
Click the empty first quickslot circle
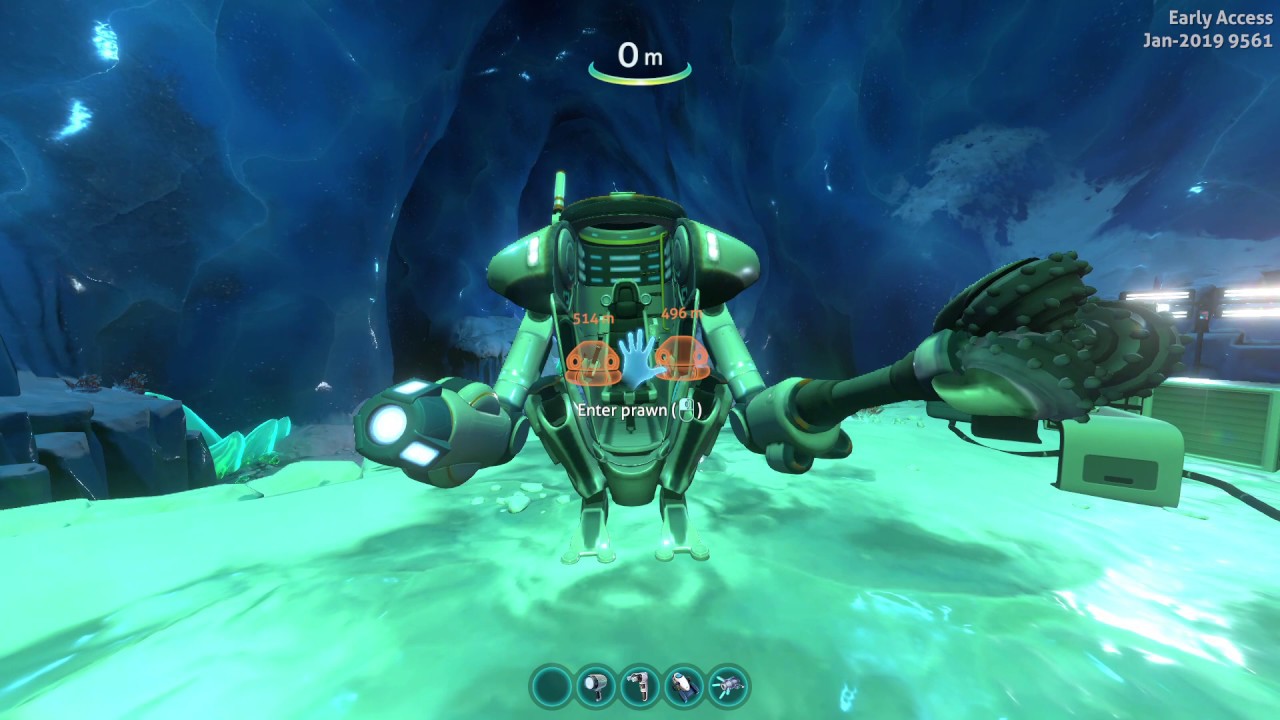tap(551, 687)
